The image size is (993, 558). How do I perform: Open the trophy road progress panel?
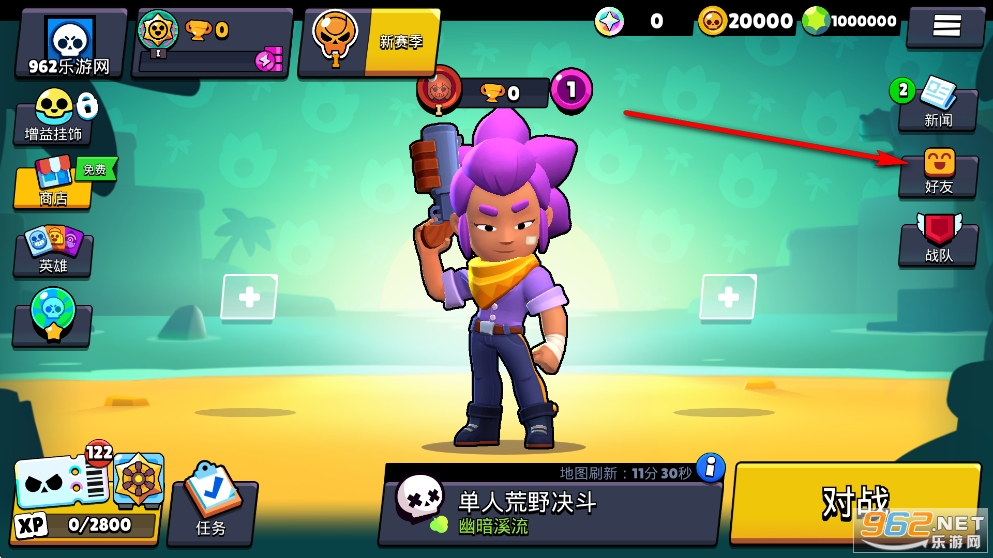coord(213,44)
